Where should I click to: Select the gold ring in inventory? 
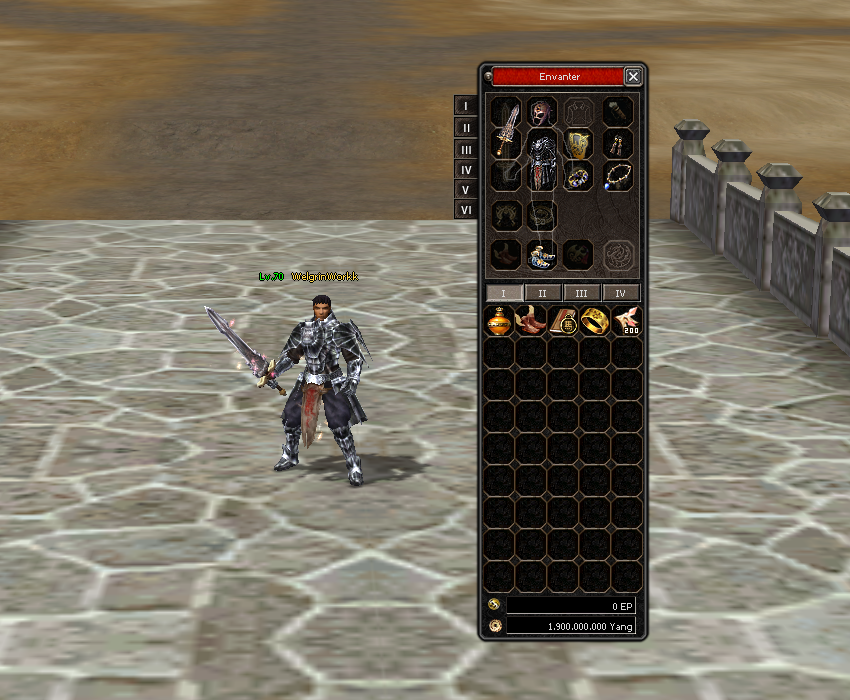click(595, 321)
